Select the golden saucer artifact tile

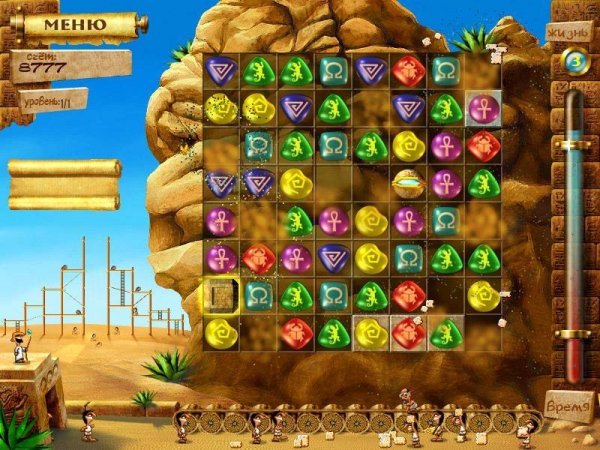pyautogui.click(x=407, y=182)
